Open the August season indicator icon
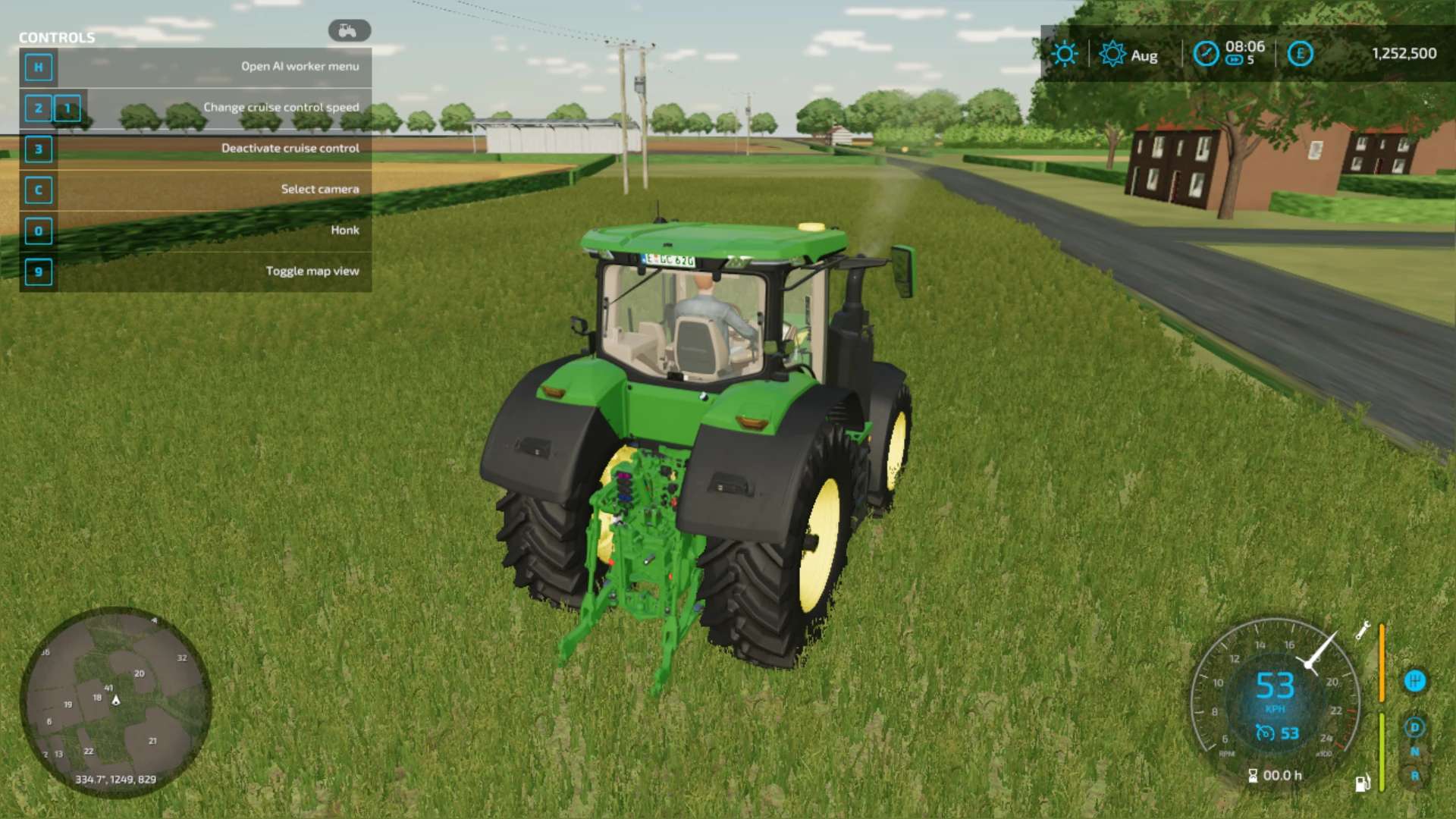This screenshot has height=819, width=1456. pyautogui.click(x=1112, y=54)
